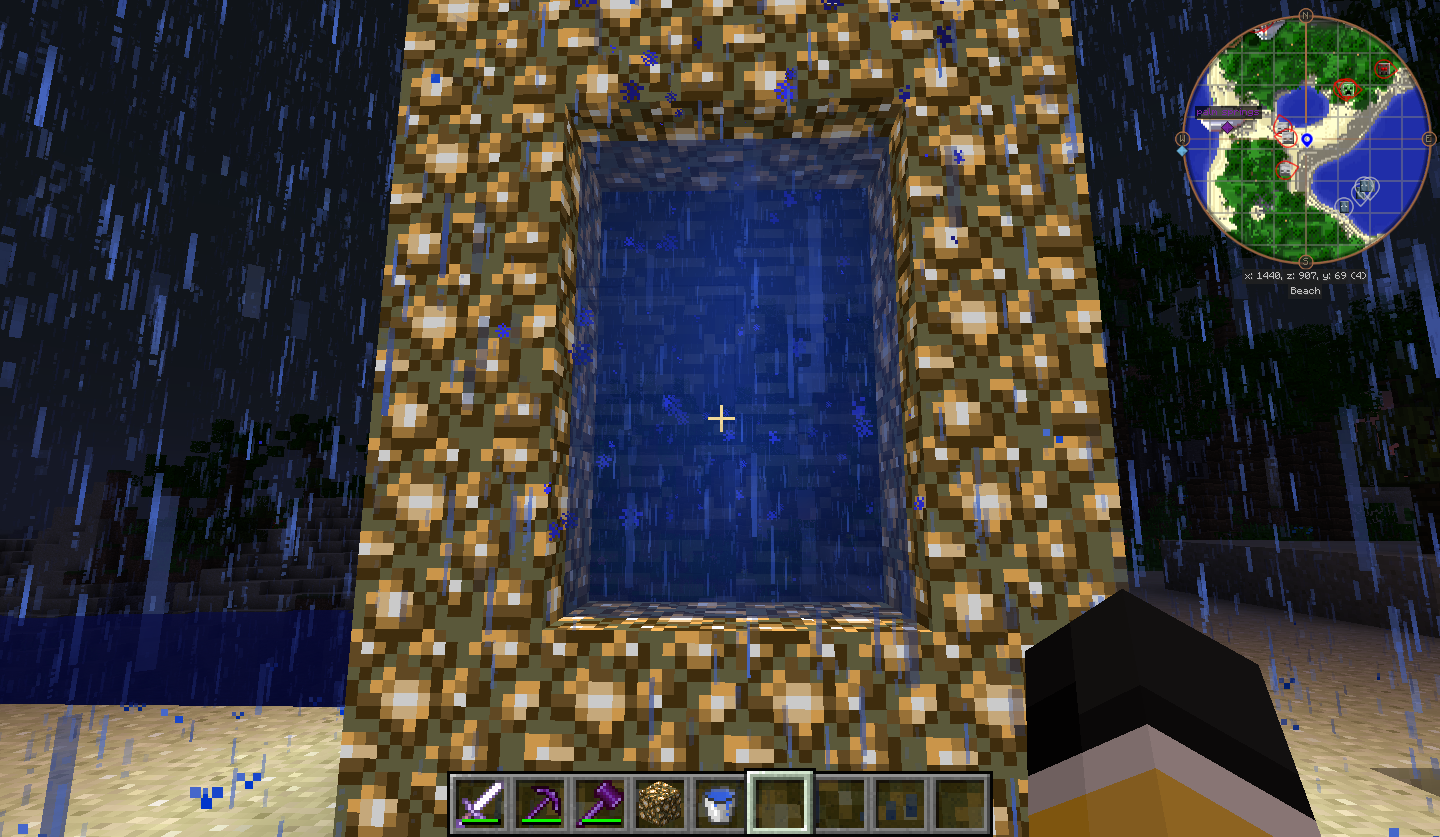Click a red-circled zombie icon on the minimap
Image resolution: width=1440 pixels, height=837 pixels.
click(x=1286, y=138)
